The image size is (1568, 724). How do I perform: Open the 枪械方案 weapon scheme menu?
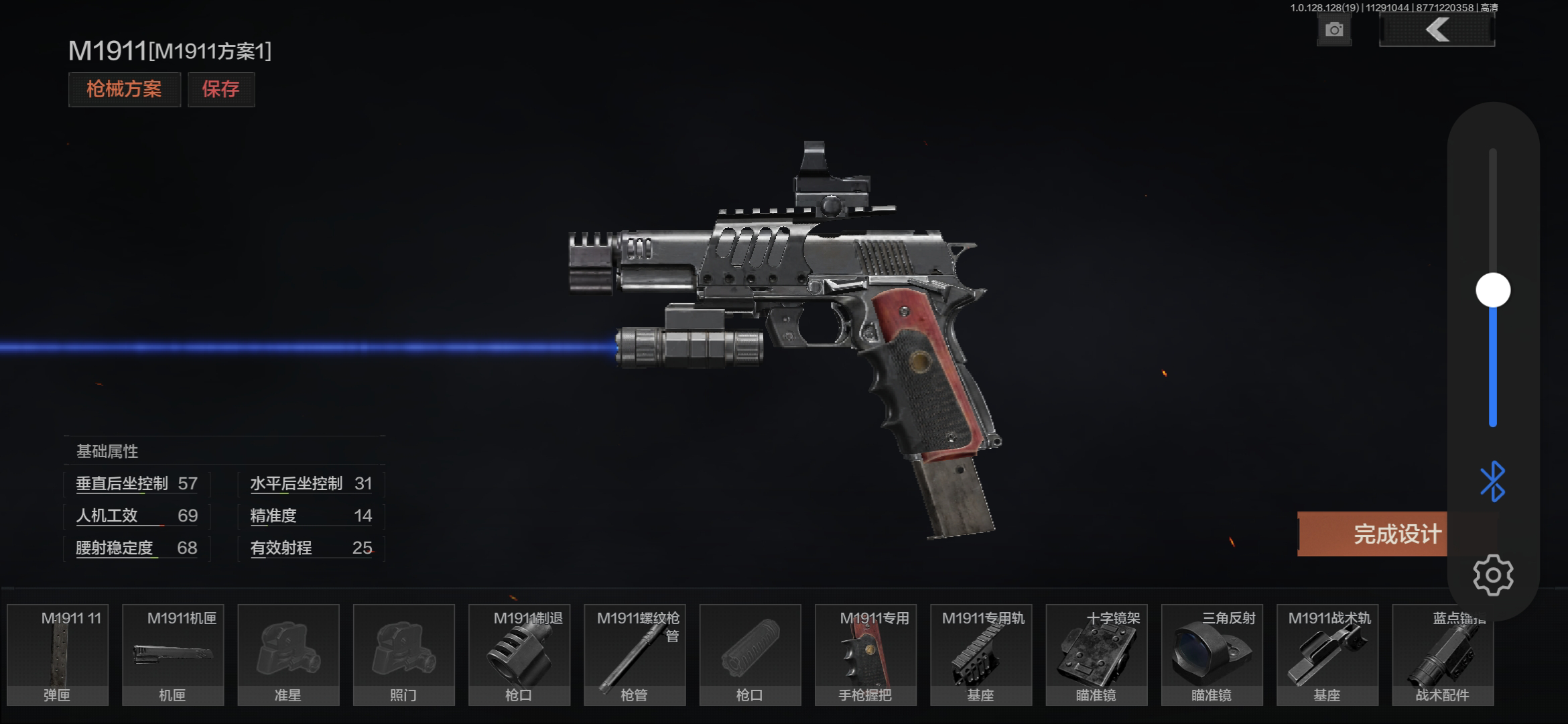click(x=124, y=89)
